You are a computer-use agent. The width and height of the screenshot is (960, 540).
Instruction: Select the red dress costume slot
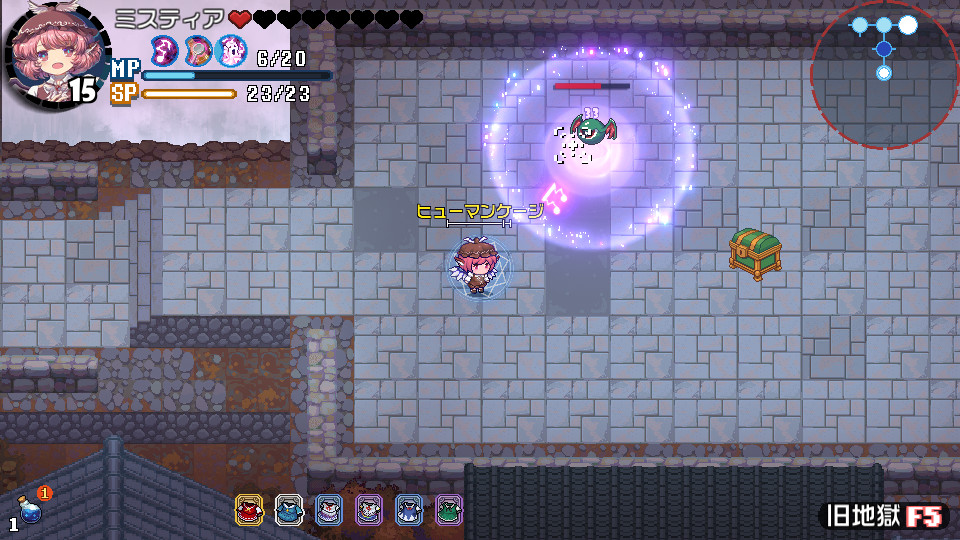[249, 510]
